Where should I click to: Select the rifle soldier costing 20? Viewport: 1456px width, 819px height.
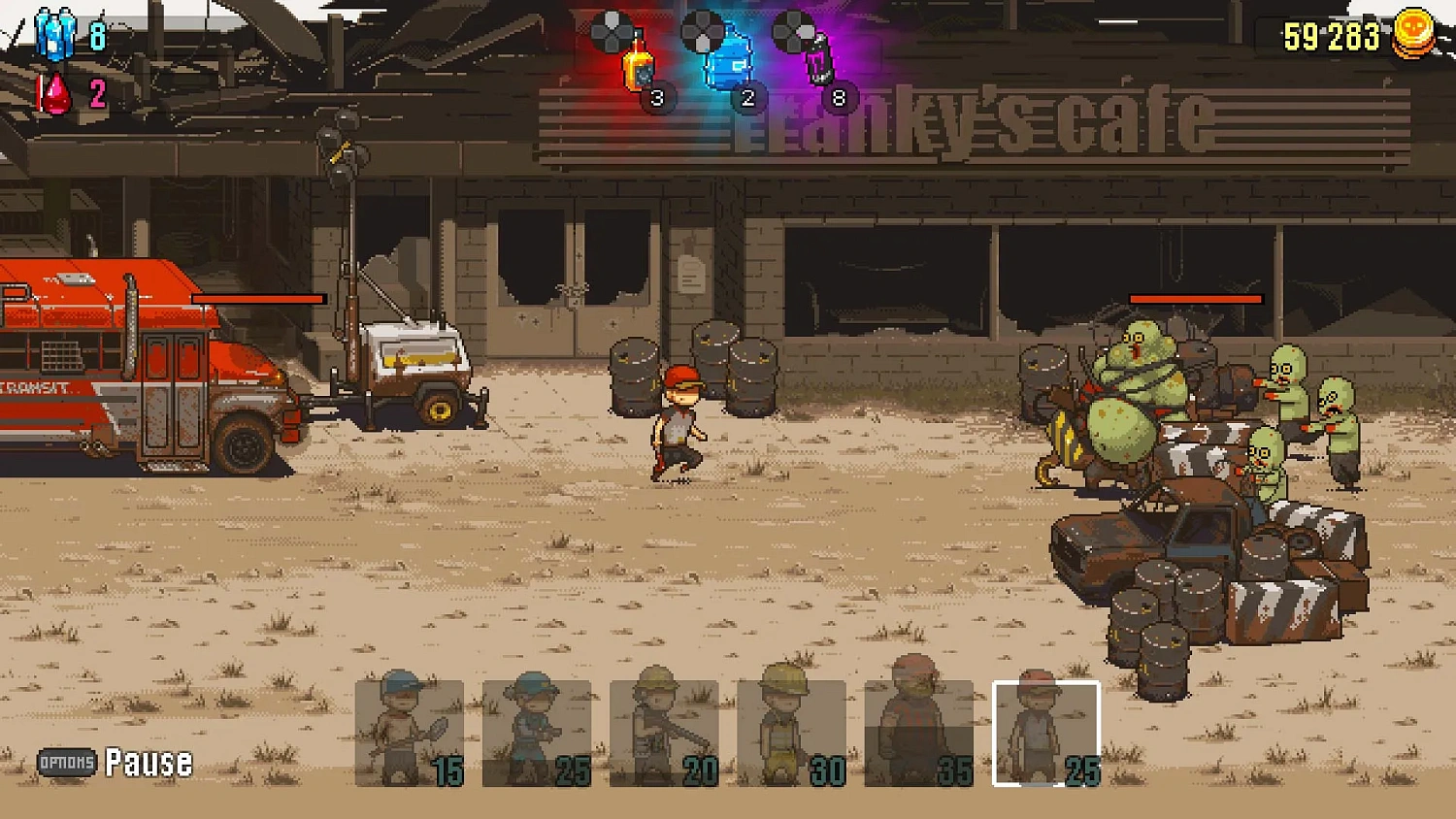tap(662, 733)
